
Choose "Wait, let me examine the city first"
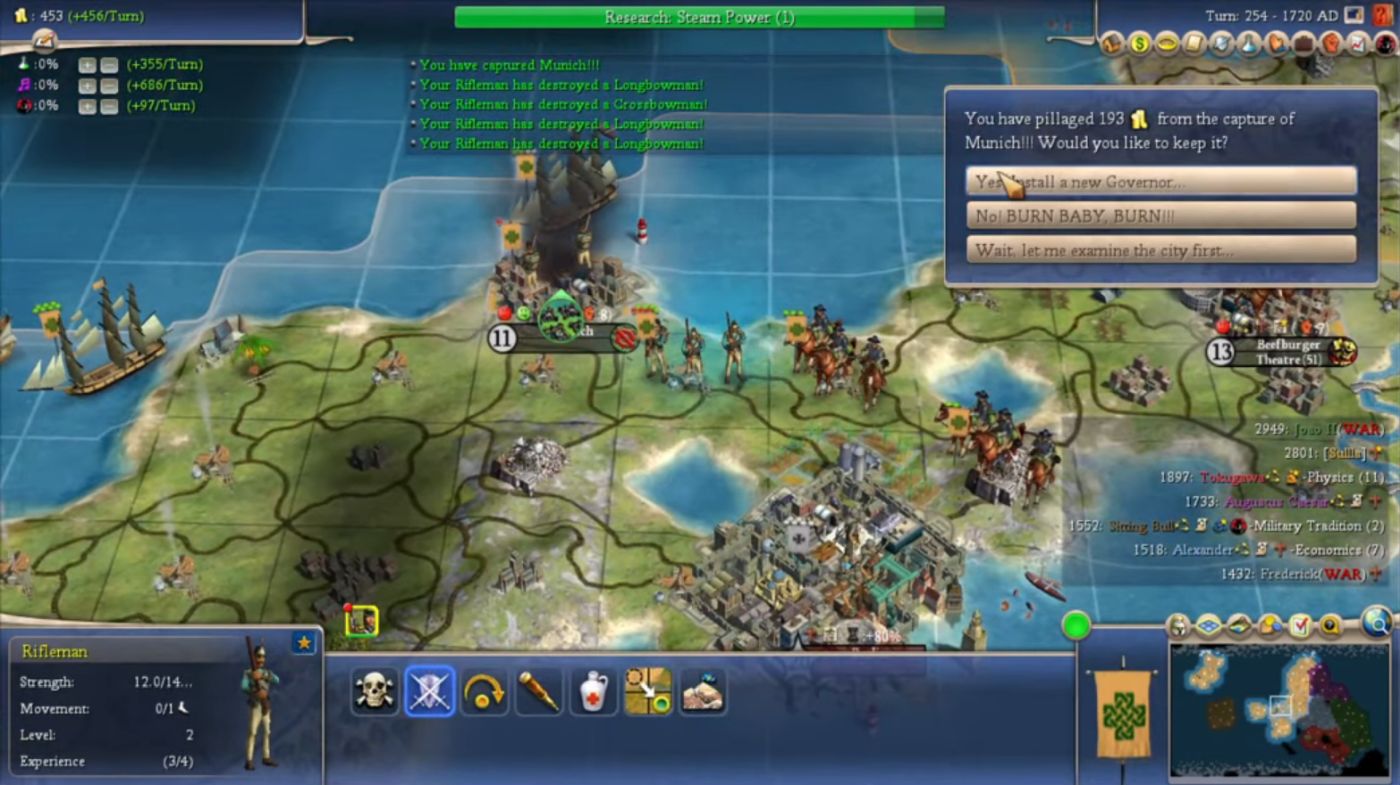click(x=1160, y=250)
